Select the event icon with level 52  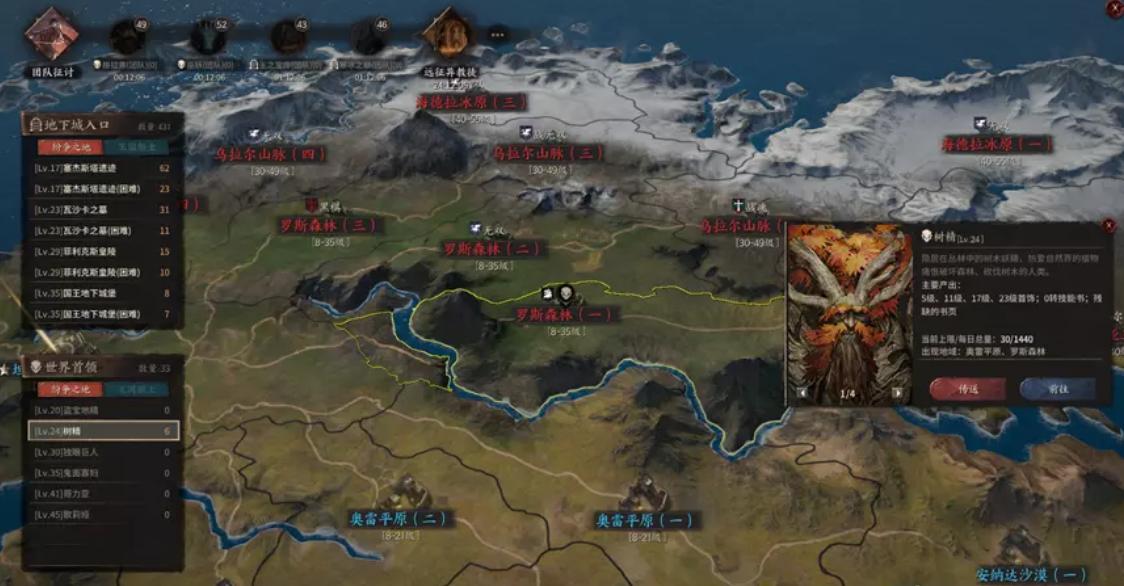point(208,38)
